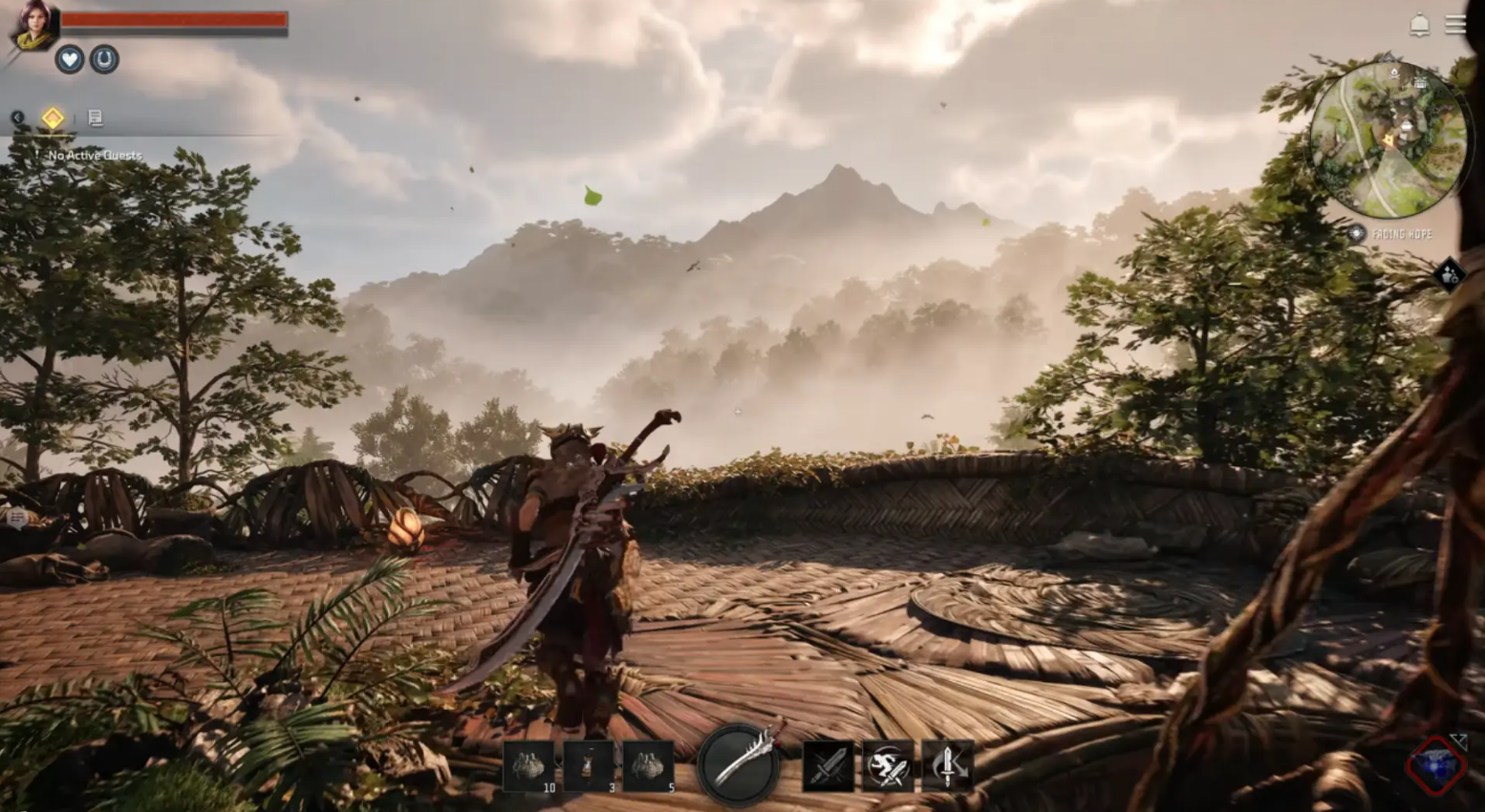This screenshot has width=1485, height=812.
Task: Click the red hexagon creature icon
Action: click(1435, 765)
